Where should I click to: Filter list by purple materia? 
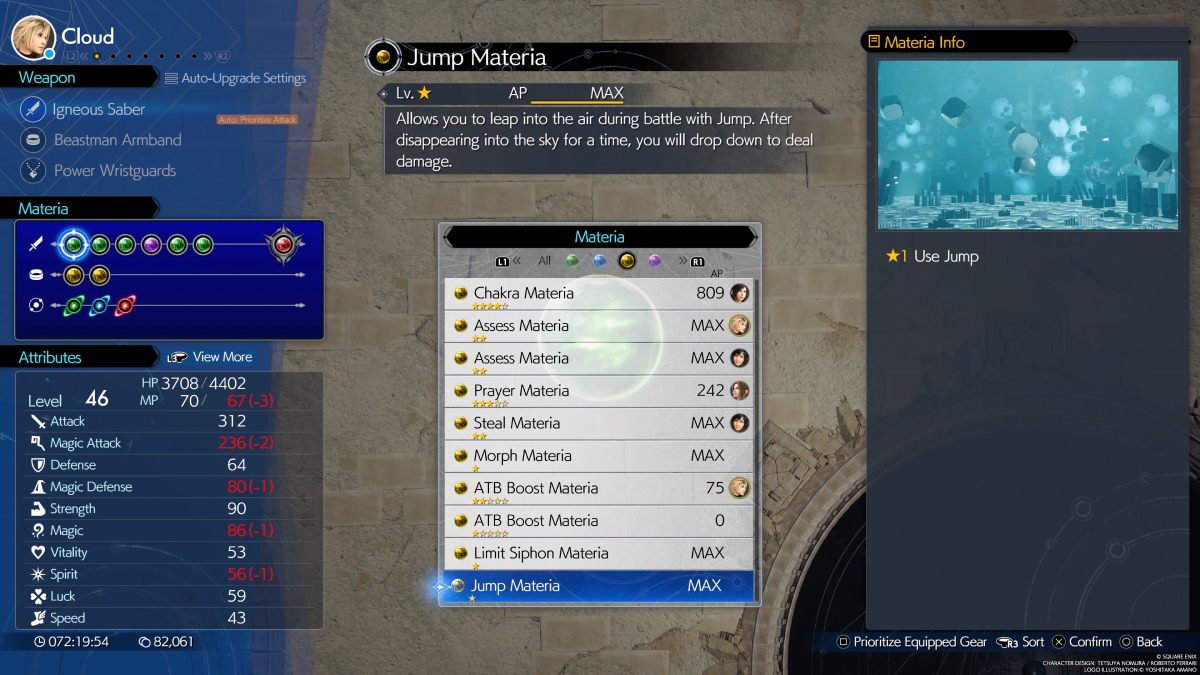(655, 261)
